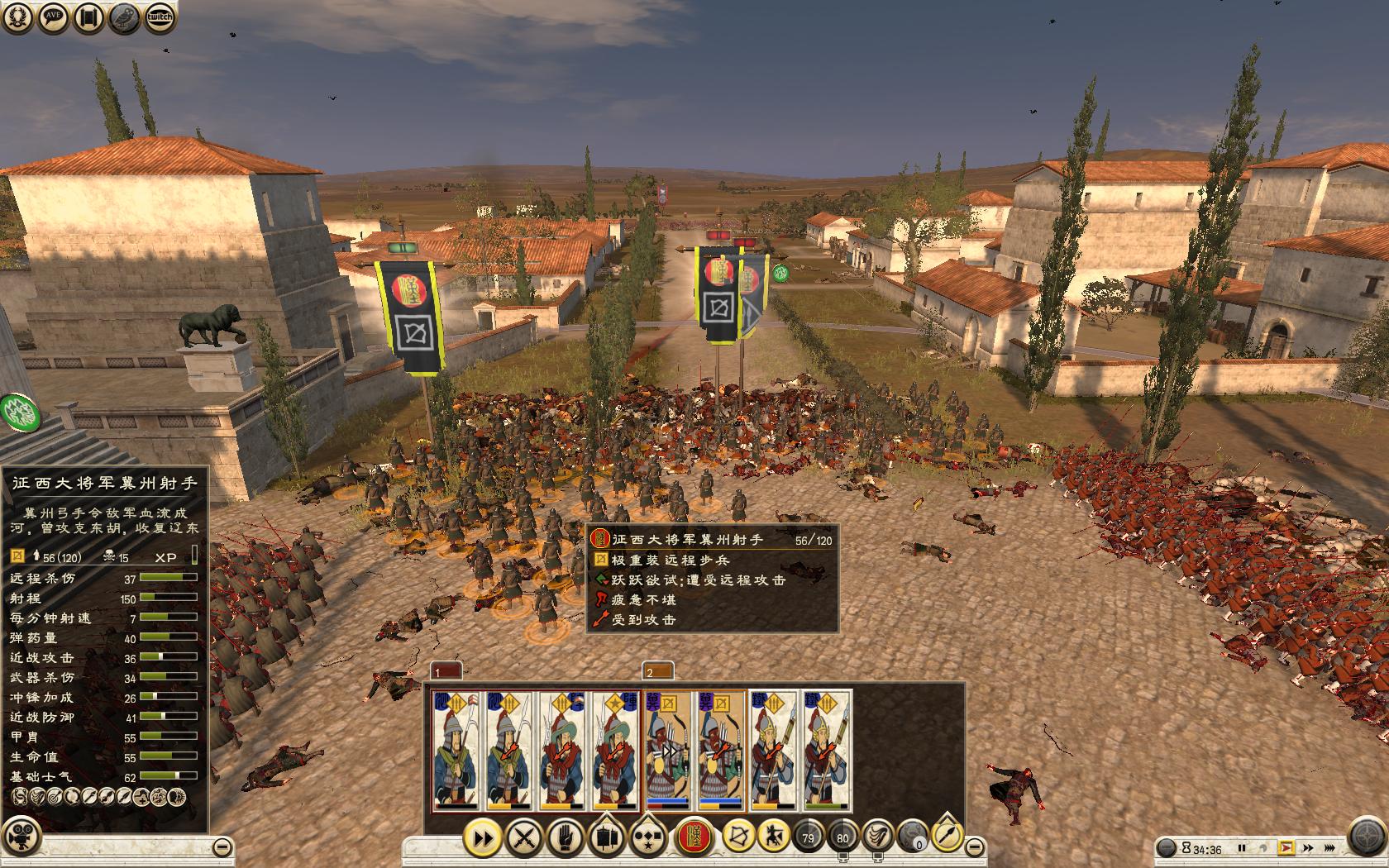Toggle run mode double-arrow button

pyautogui.click(x=483, y=837)
